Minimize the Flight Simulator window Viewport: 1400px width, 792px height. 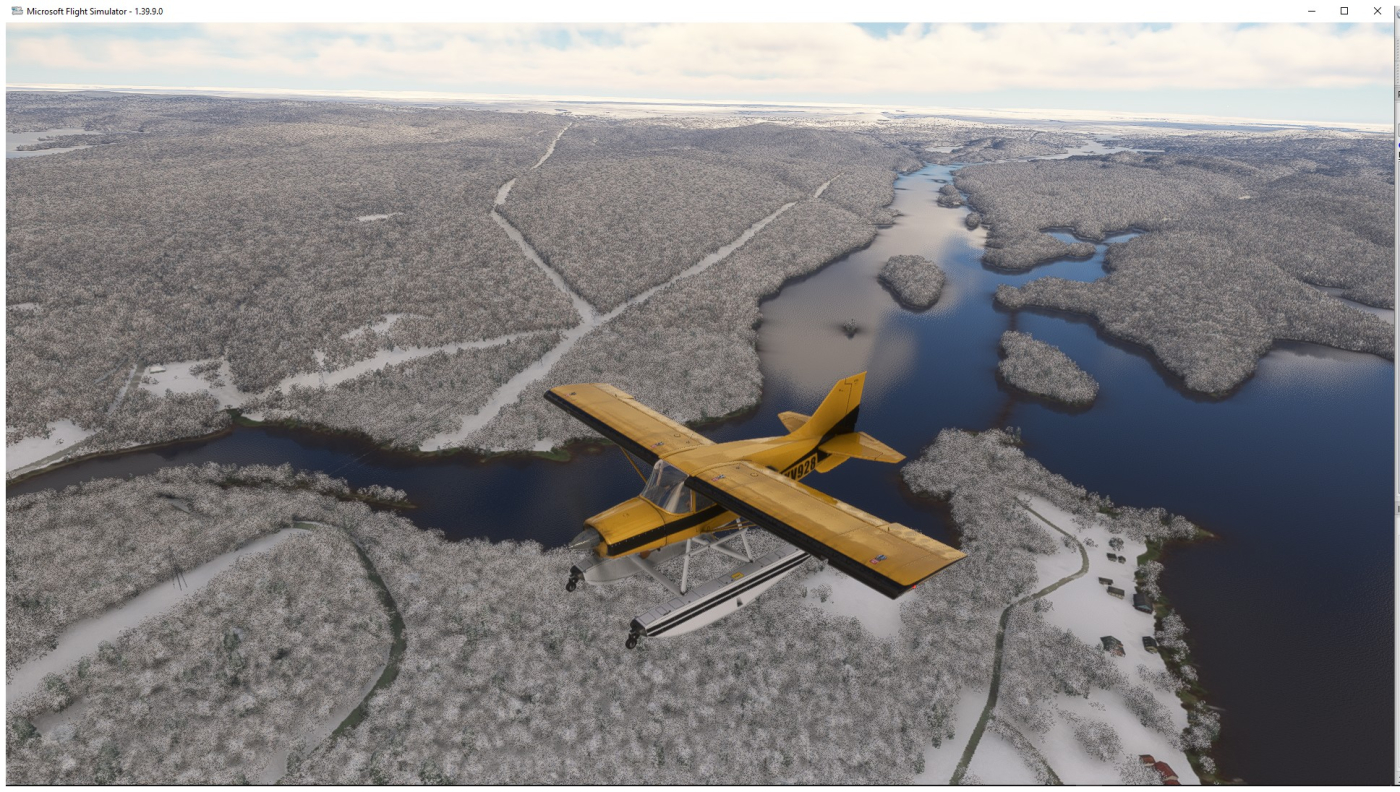[x=1312, y=11]
